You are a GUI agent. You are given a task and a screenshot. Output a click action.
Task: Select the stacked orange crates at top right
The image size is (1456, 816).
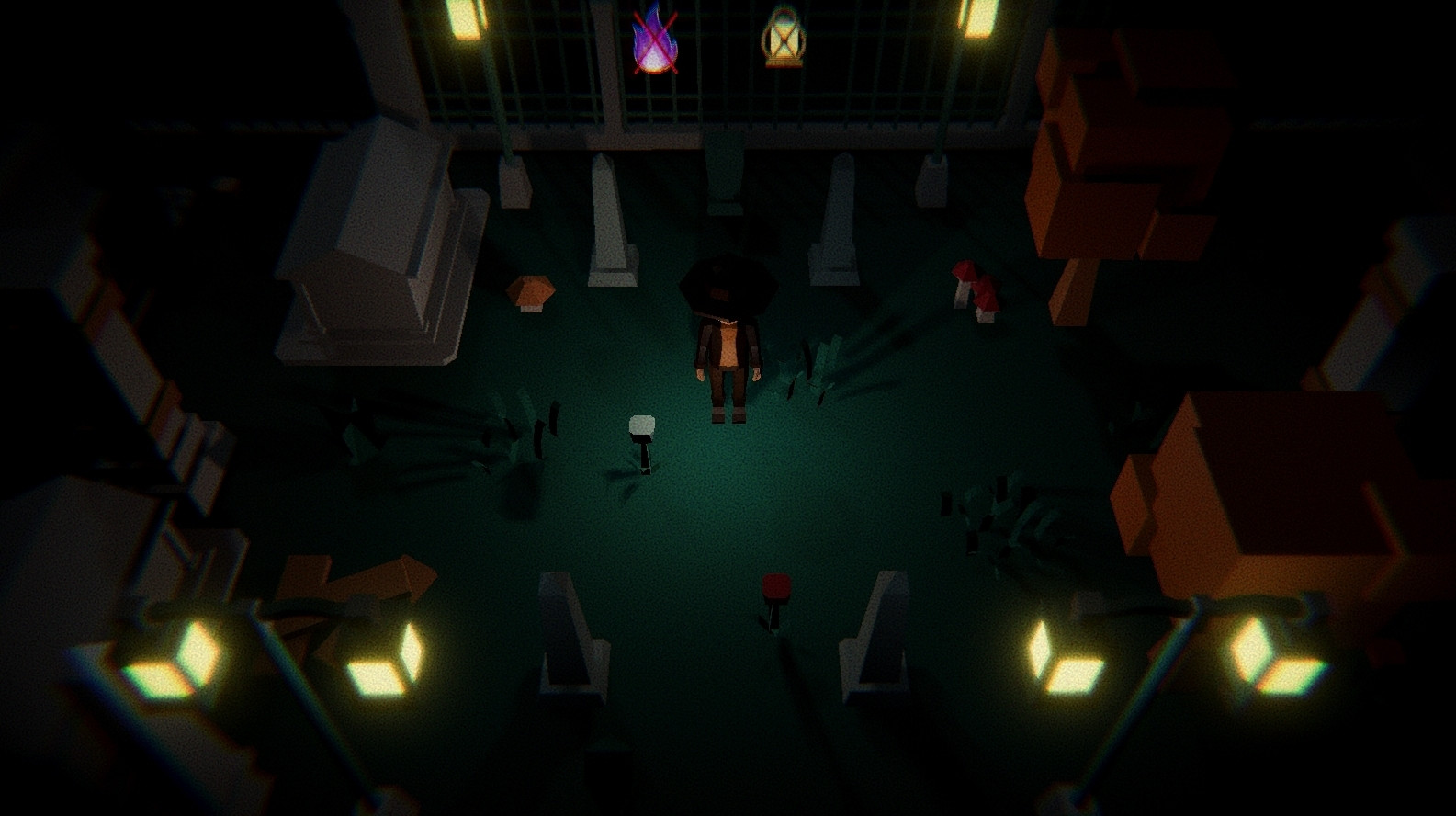coord(1130,138)
